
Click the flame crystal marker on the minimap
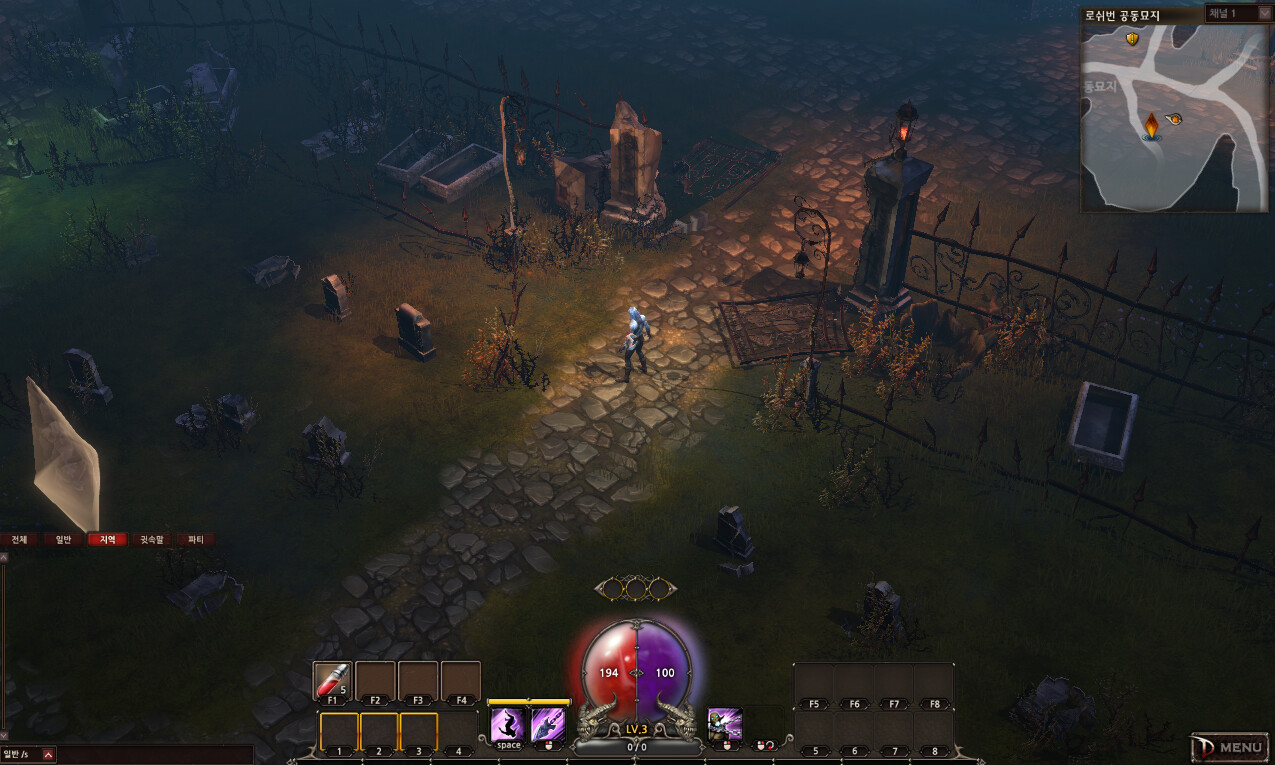coord(1152,125)
